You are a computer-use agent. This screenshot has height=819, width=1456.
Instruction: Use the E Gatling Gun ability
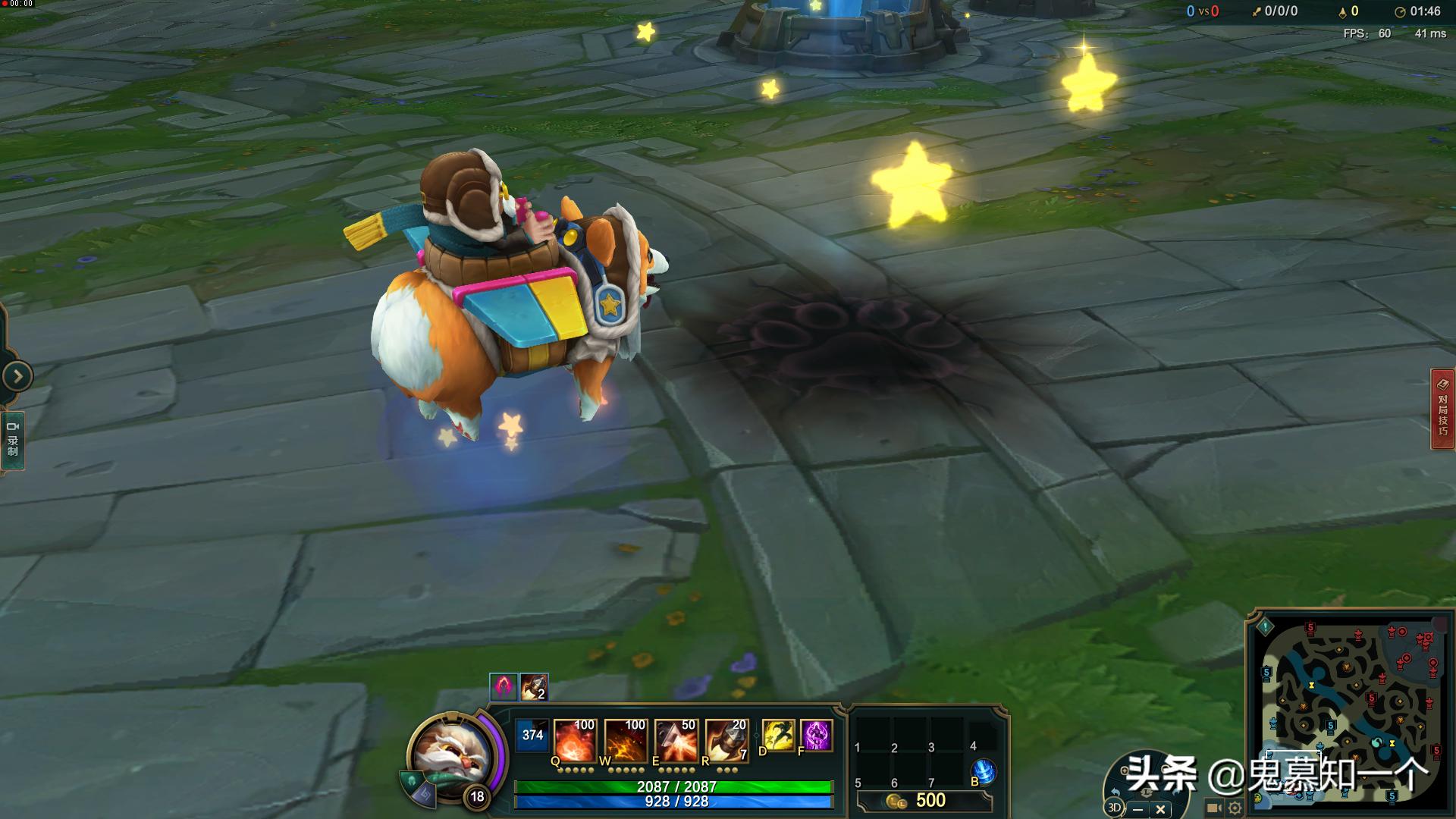676,739
